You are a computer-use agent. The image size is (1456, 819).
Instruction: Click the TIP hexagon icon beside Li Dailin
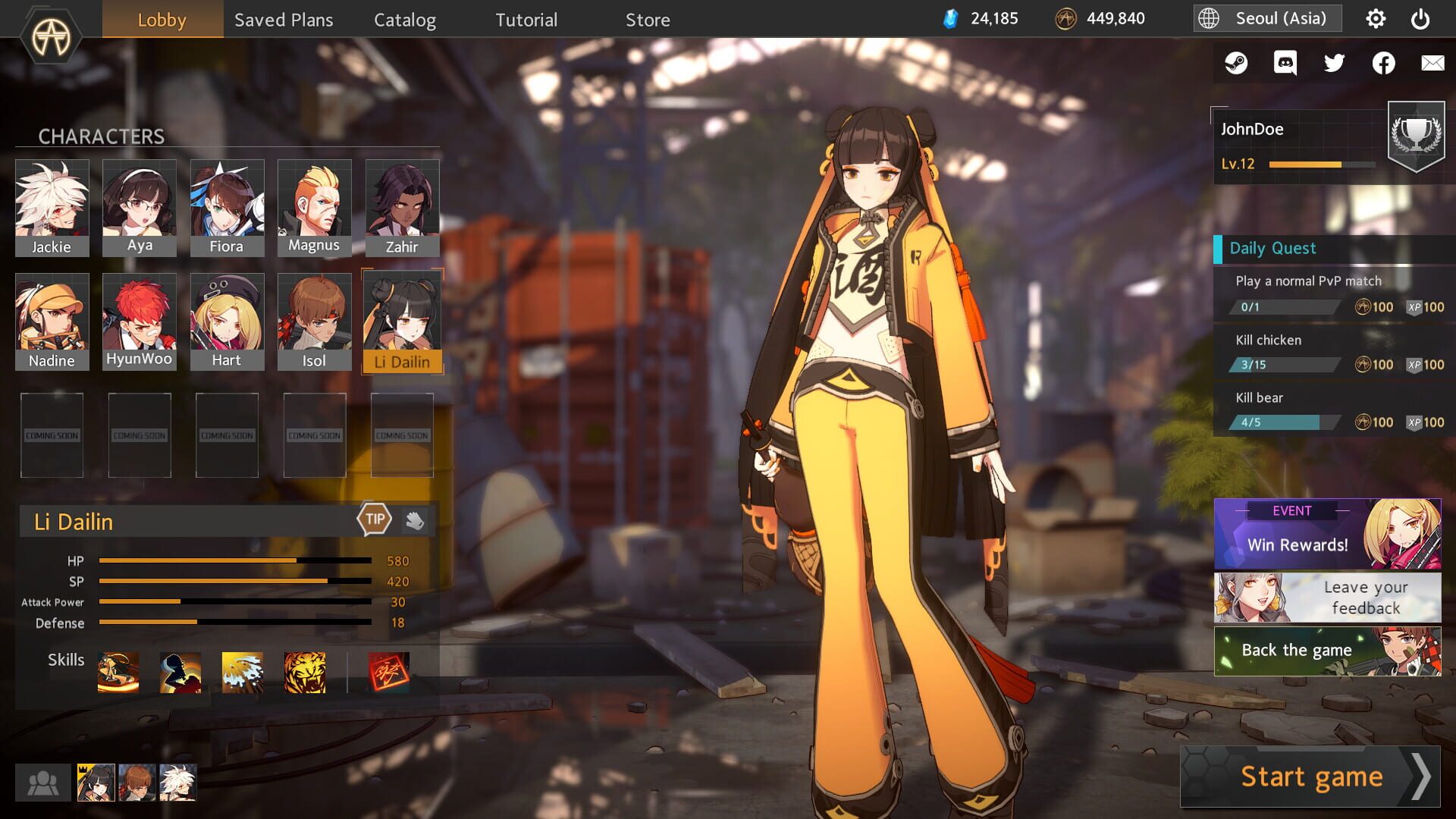[x=375, y=519]
